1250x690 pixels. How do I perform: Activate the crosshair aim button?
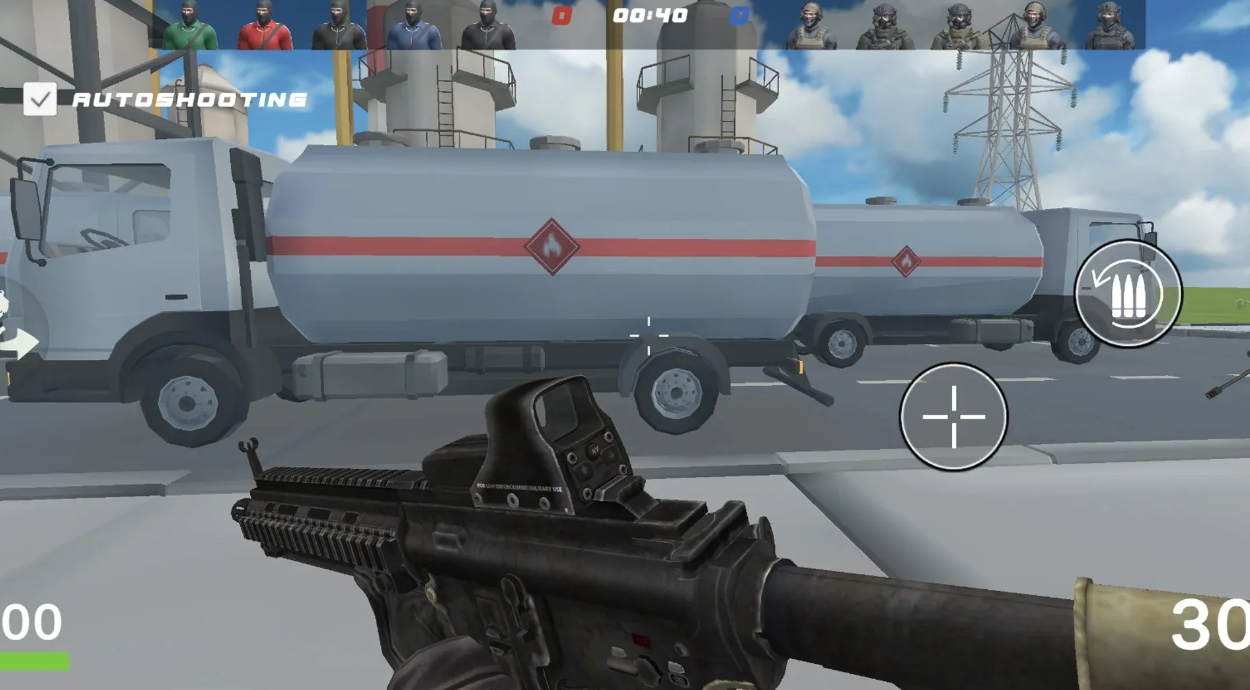tap(953, 416)
